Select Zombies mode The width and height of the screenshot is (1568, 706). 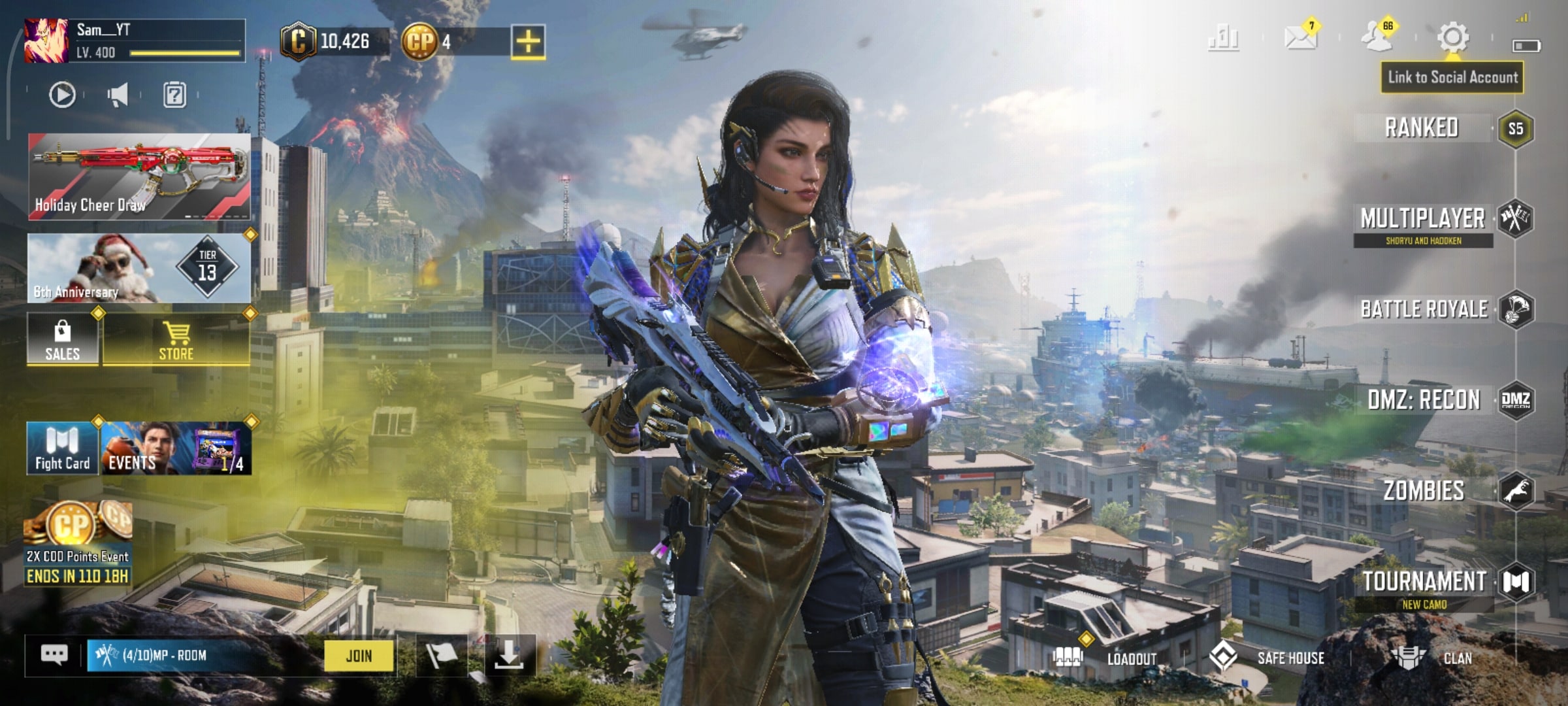(x=1424, y=490)
